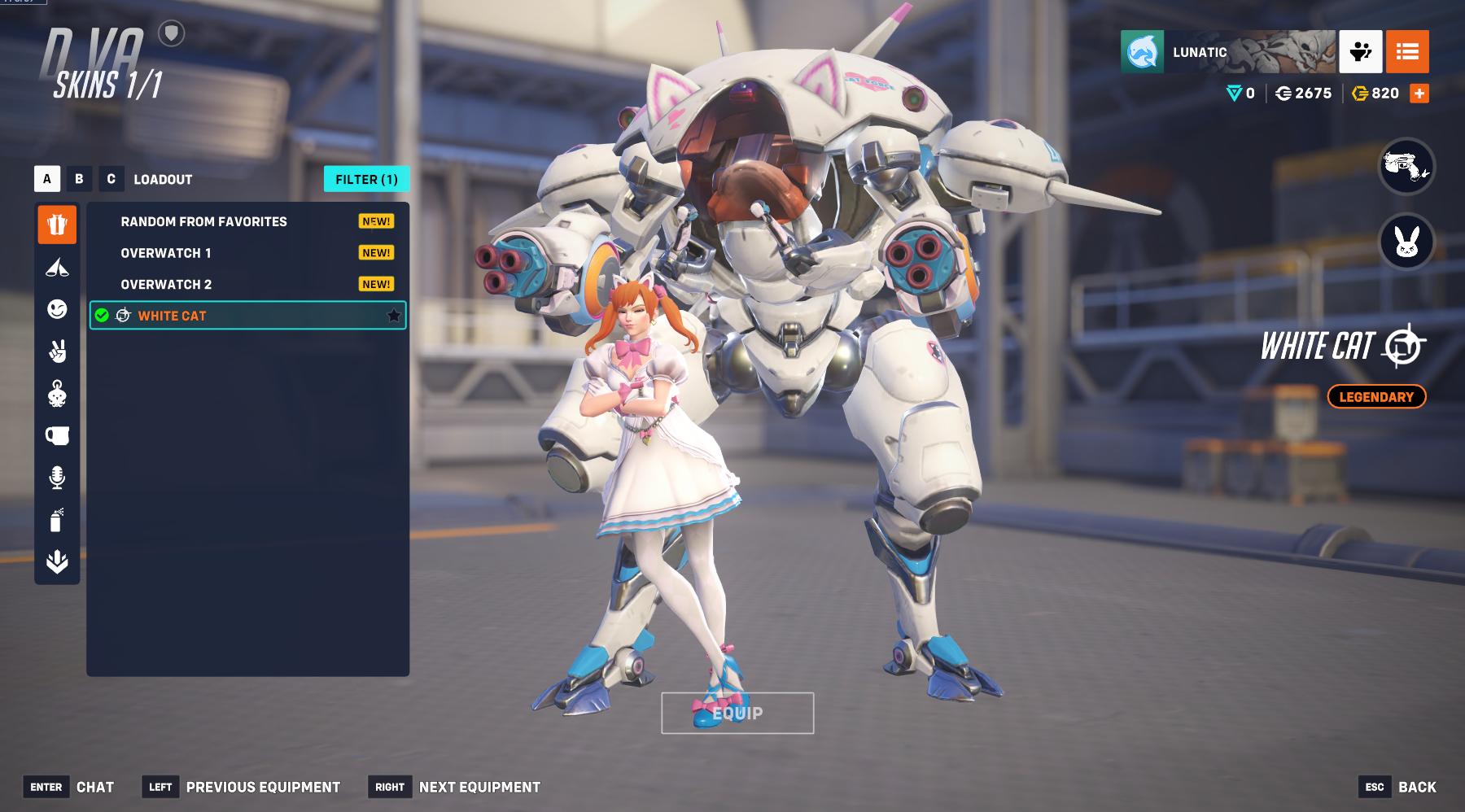Switch to loadout C
Viewport: 1465px width, 812px height.
point(111,179)
